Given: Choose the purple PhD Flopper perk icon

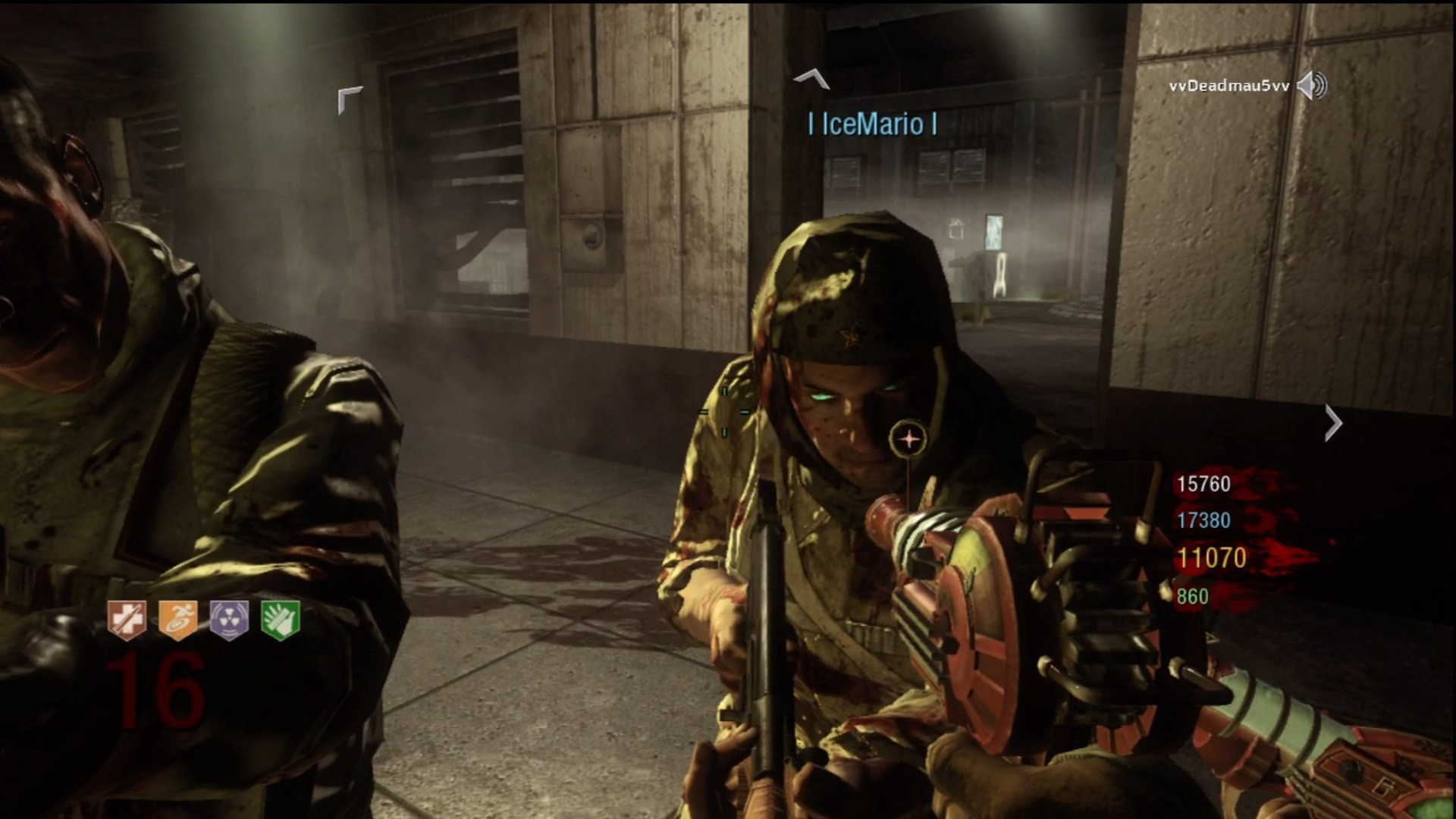Looking at the screenshot, I should click(229, 620).
